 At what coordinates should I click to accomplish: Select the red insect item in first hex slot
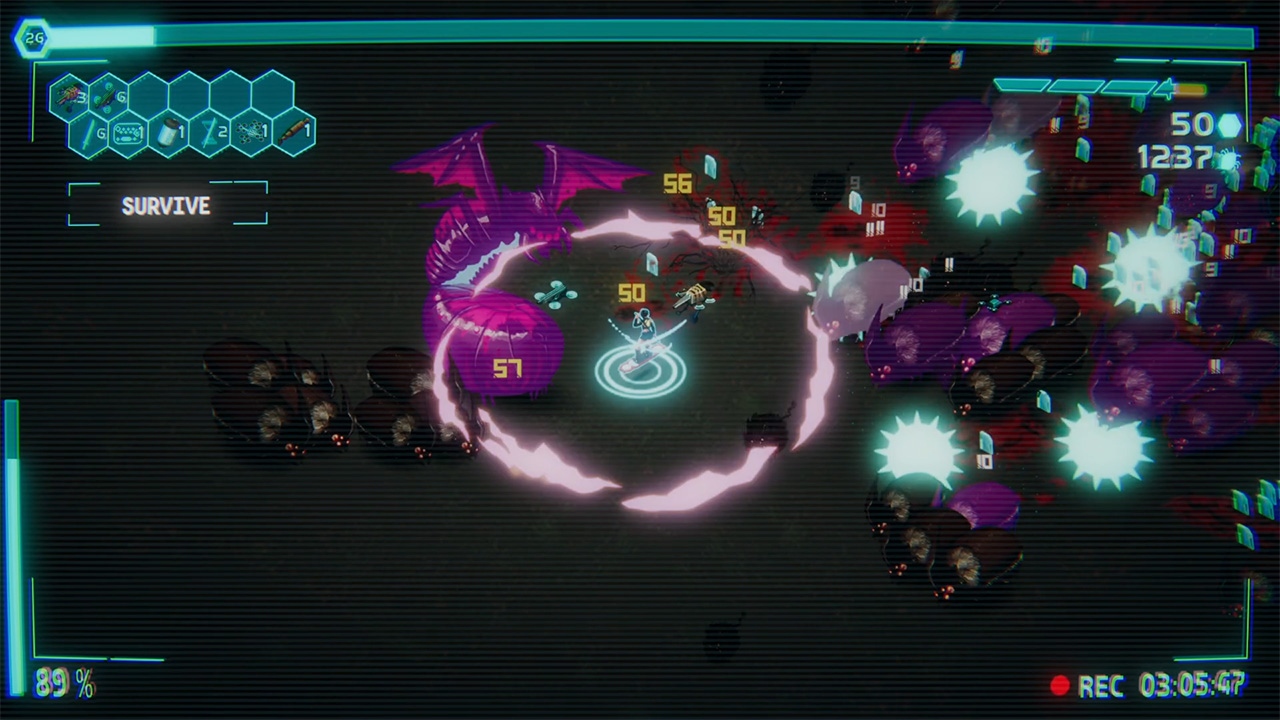pyautogui.click(x=70, y=95)
